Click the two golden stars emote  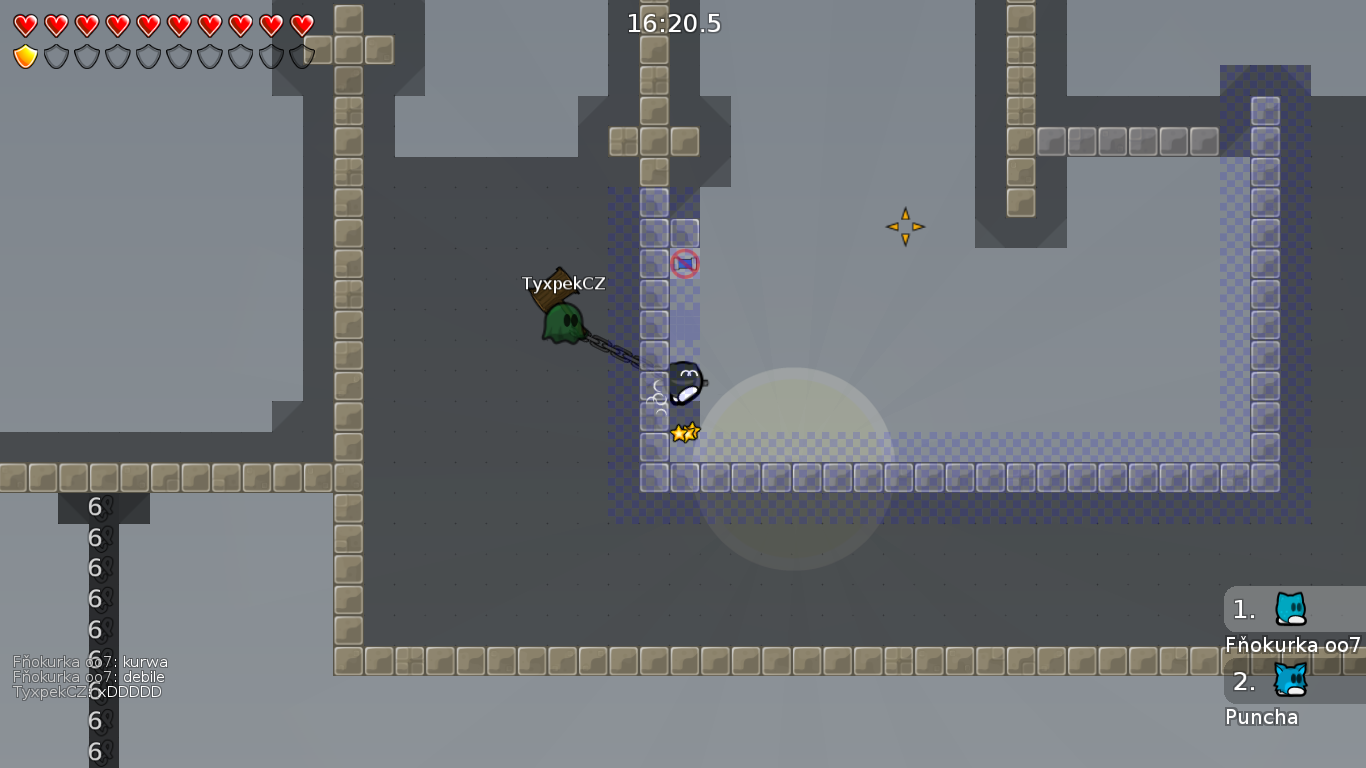point(685,431)
